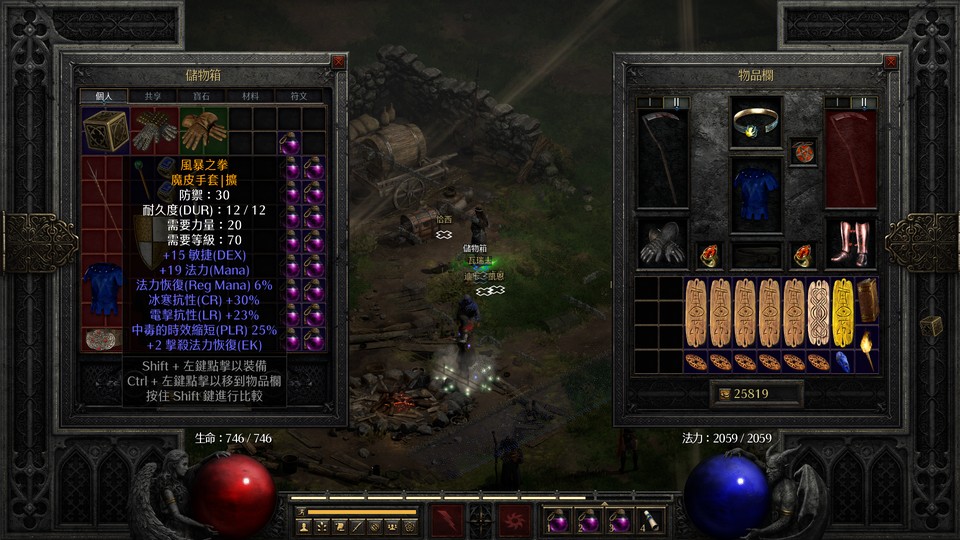Viewport: 960px width, 540px height.
Task: Switch to the 共享 stash tab
Action: coord(152,96)
